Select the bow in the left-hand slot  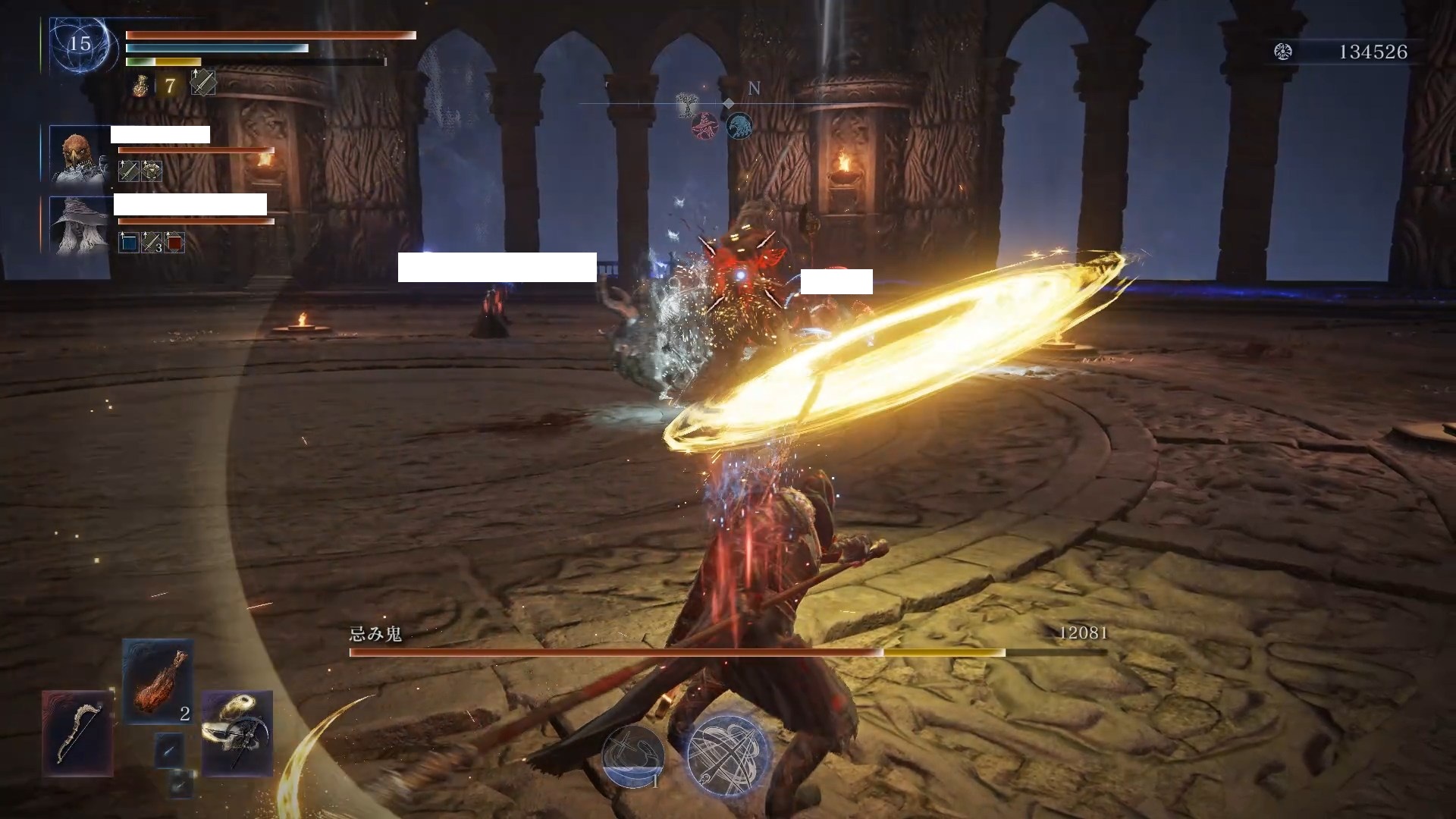pyautogui.click(x=77, y=733)
